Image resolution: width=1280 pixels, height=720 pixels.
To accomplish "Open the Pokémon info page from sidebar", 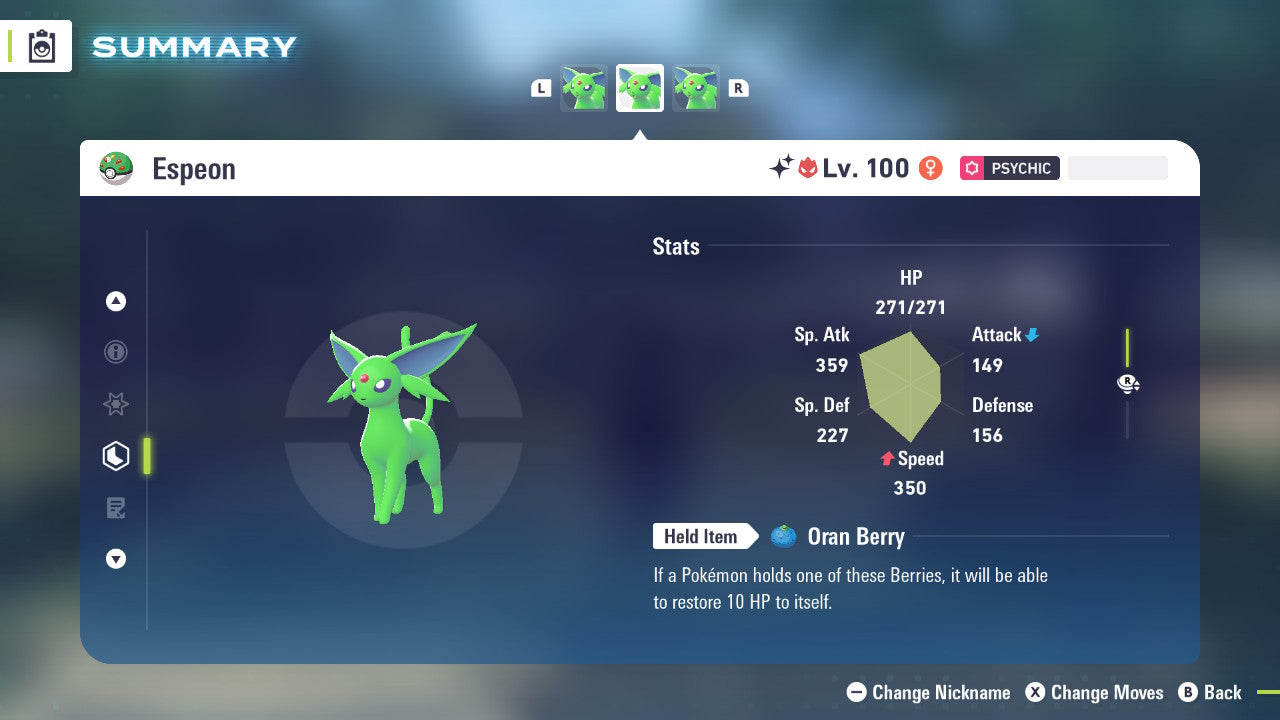I will pos(116,352).
